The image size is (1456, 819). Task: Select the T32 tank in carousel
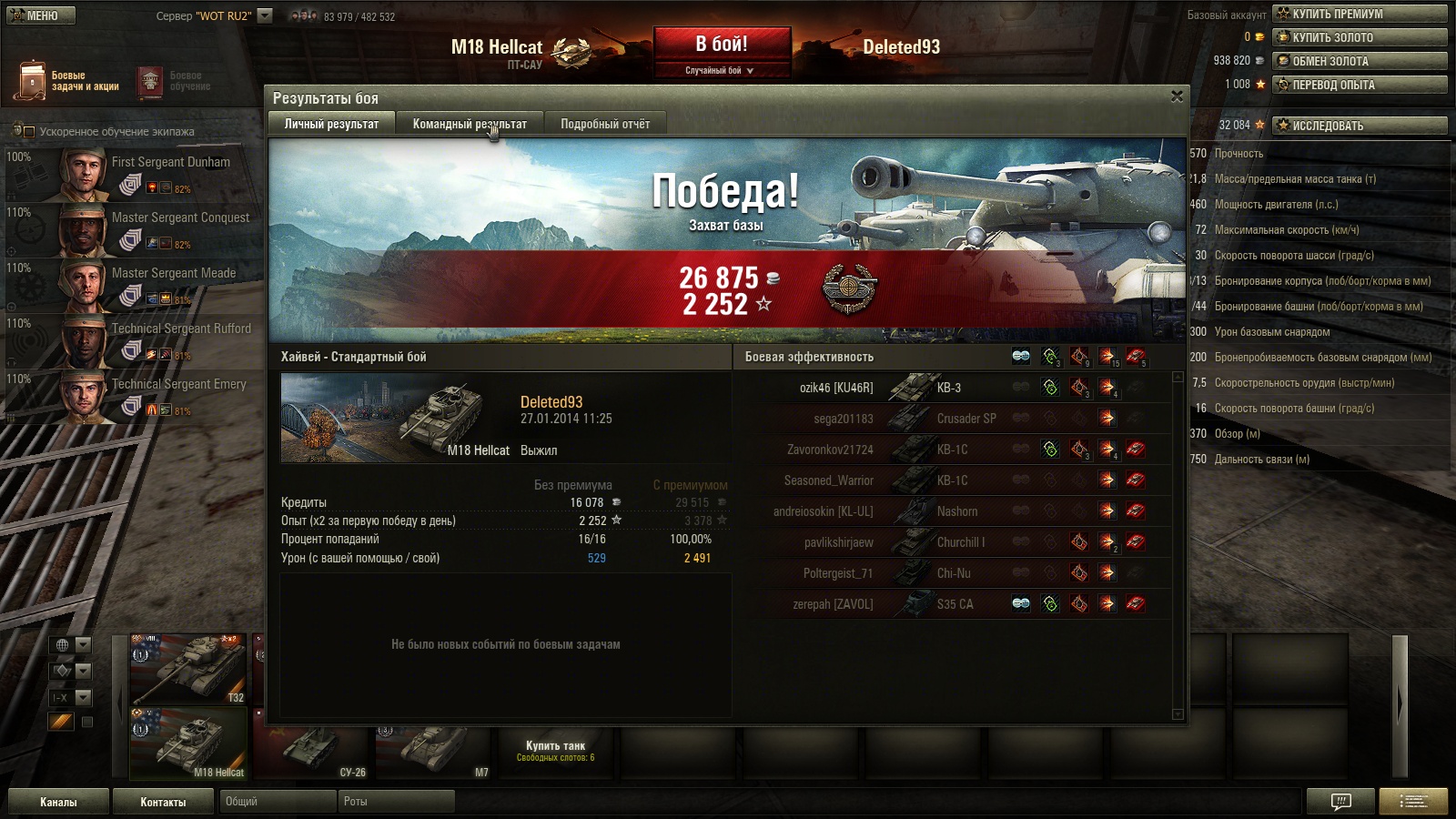188,670
